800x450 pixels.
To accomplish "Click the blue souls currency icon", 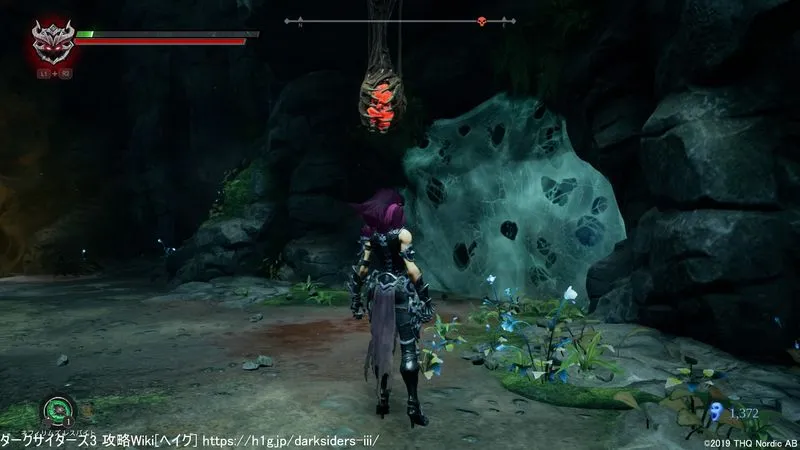I will point(716,412).
